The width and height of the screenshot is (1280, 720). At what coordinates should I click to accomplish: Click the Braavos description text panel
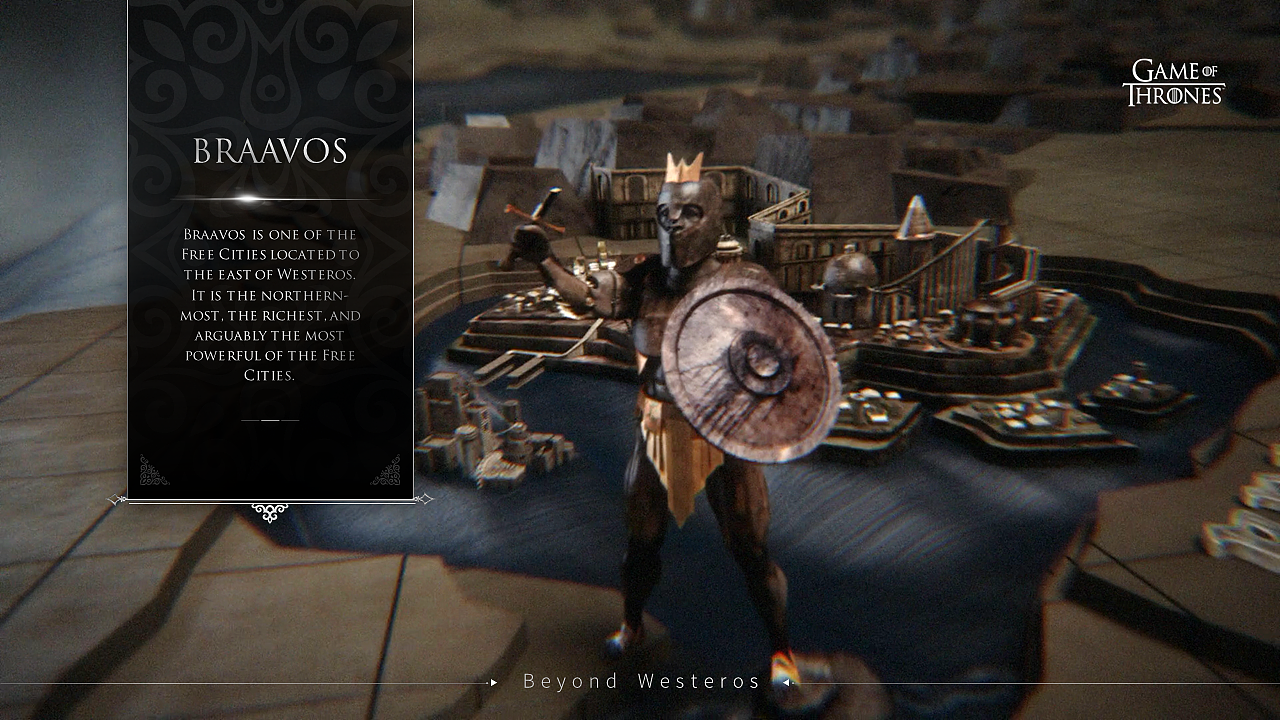(270, 304)
